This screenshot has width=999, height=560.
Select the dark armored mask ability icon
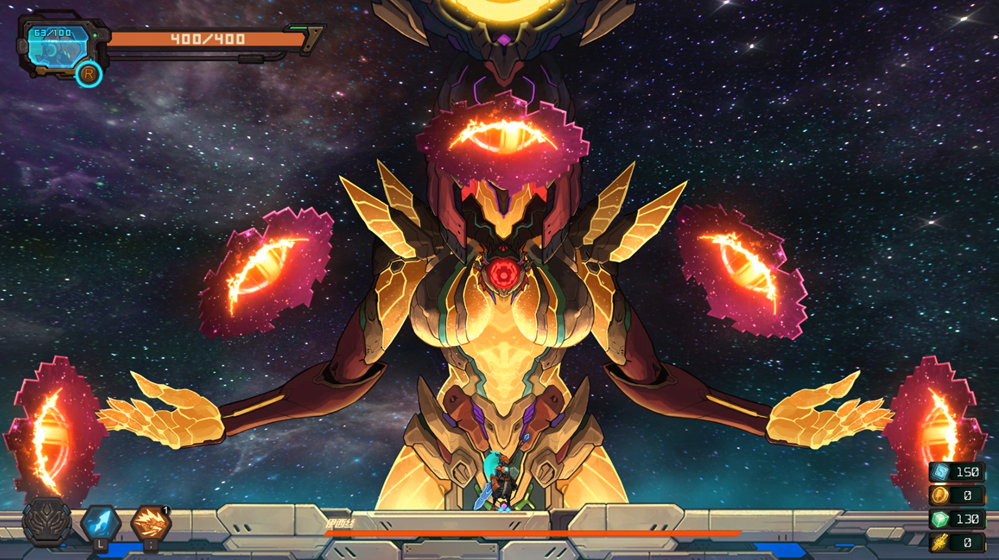(x=47, y=522)
